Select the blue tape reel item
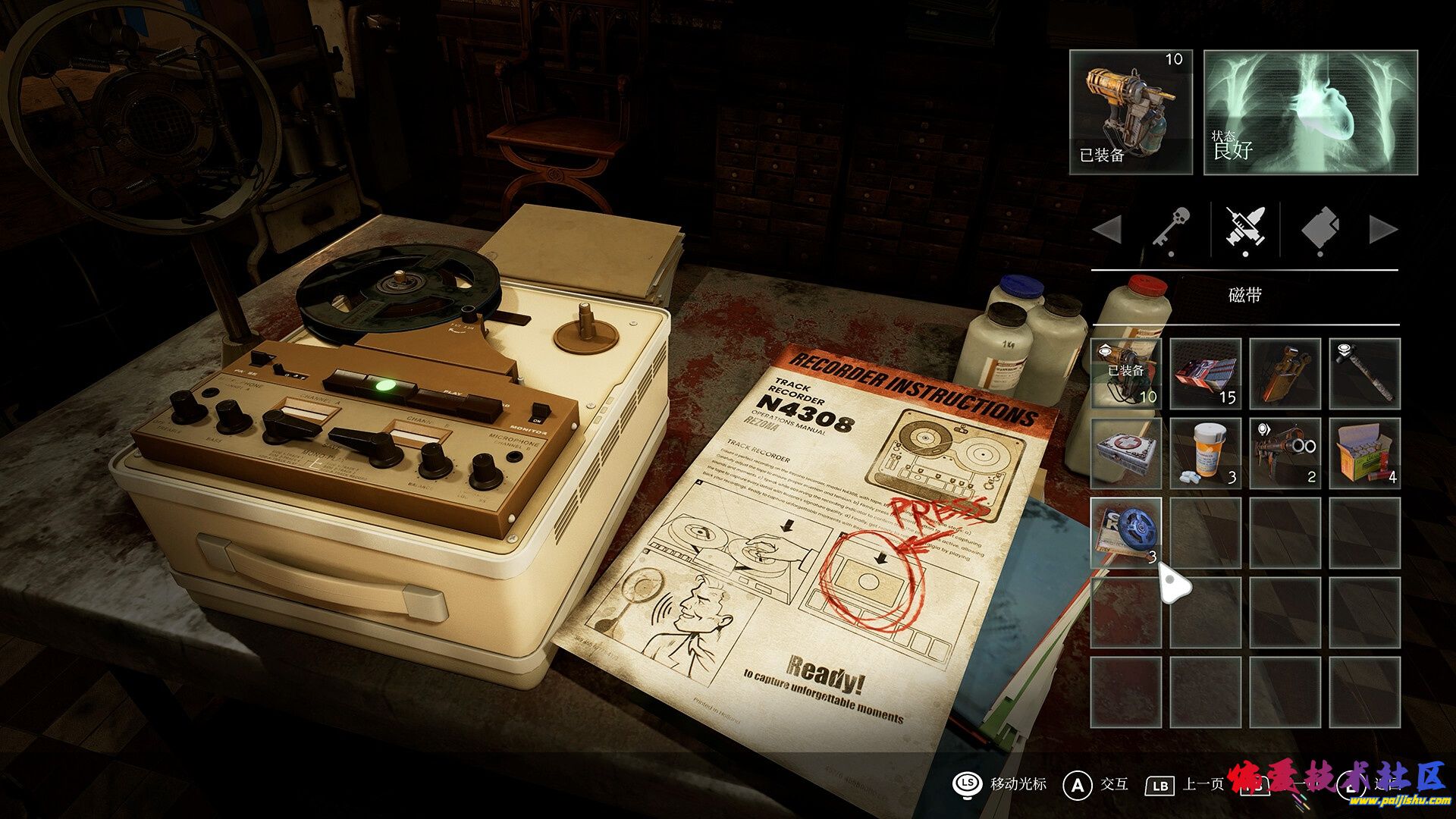This screenshot has width=1456, height=819. (1126, 532)
